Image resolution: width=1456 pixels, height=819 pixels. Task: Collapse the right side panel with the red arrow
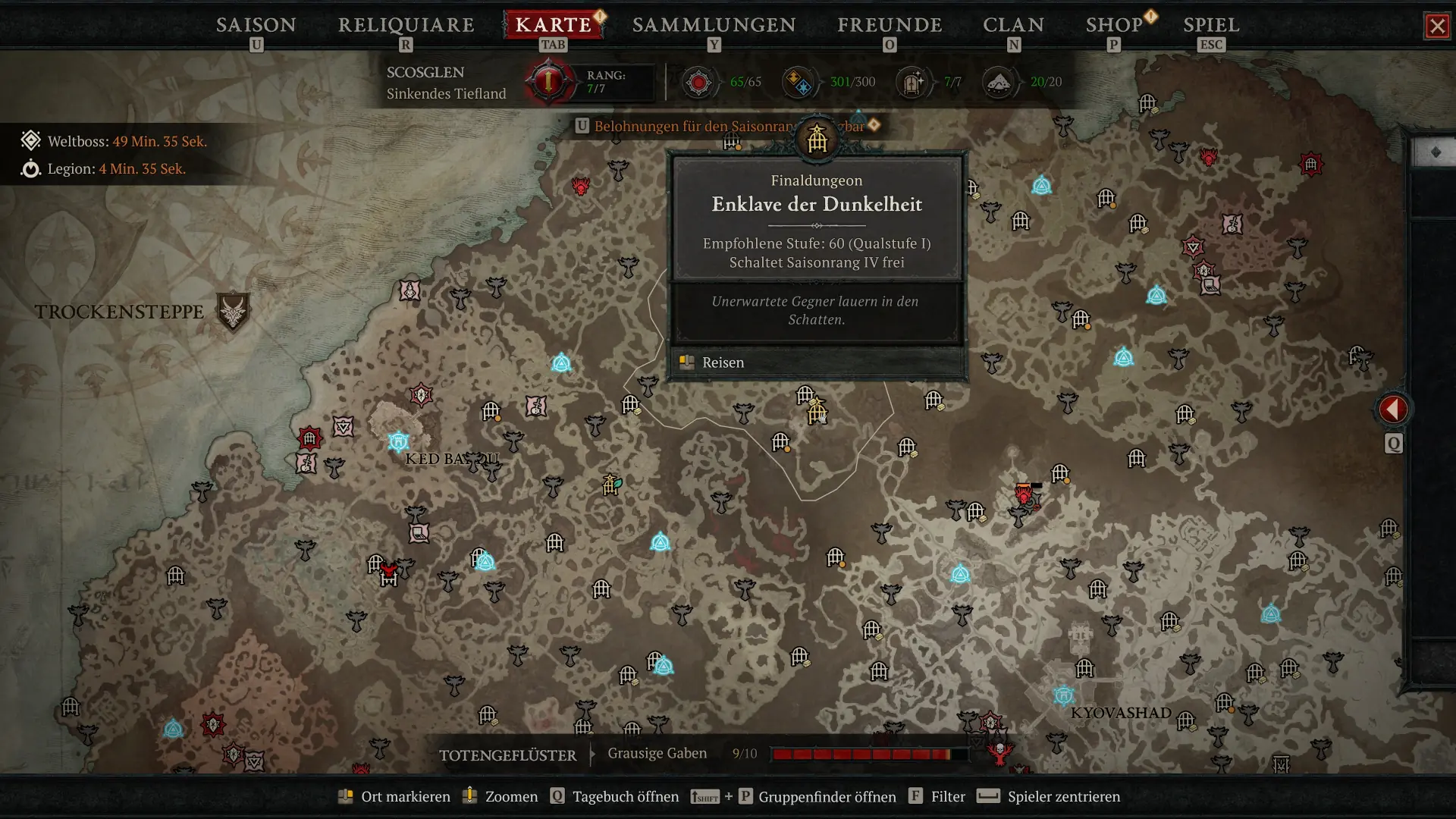(x=1392, y=409)
